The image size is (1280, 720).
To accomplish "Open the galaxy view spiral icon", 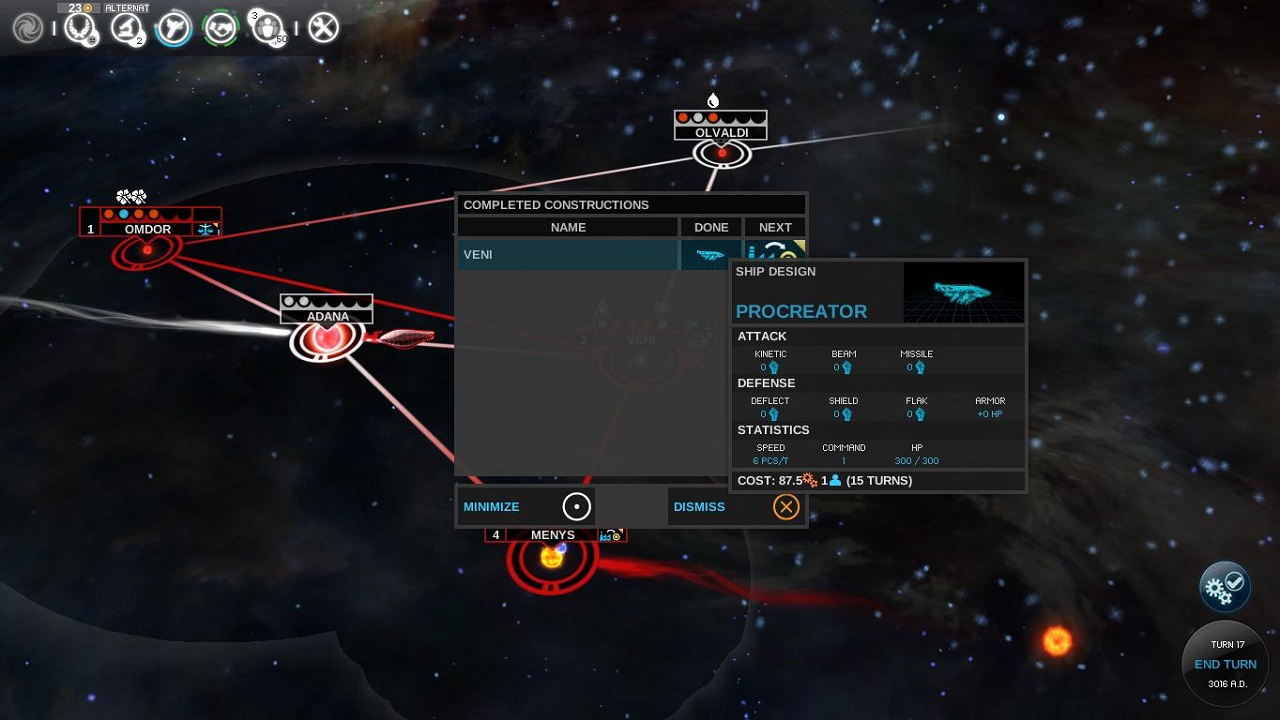I will coord(26,27).
